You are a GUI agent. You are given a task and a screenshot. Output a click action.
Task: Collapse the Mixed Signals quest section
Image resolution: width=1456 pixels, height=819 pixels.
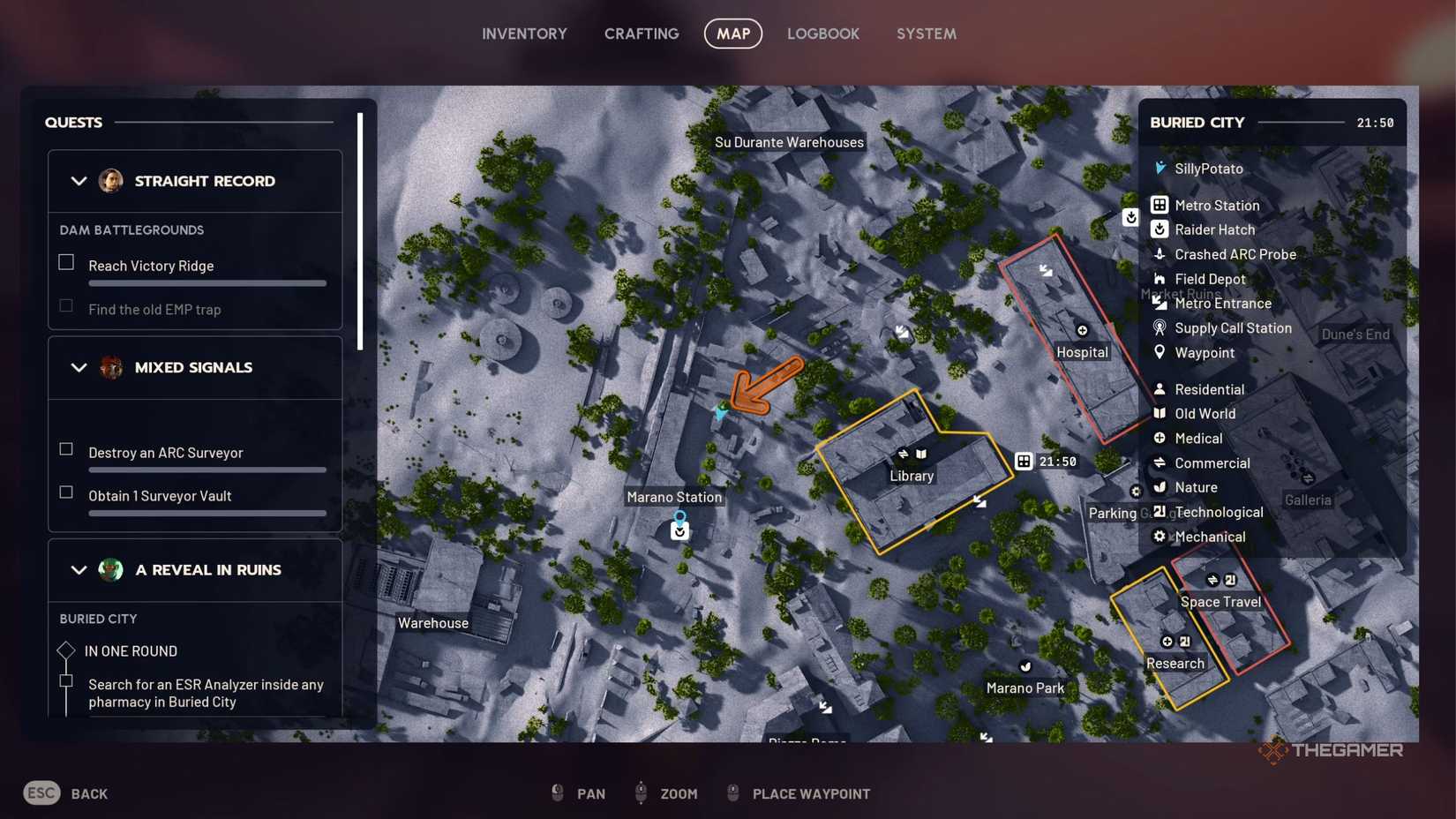coord(78,368)
